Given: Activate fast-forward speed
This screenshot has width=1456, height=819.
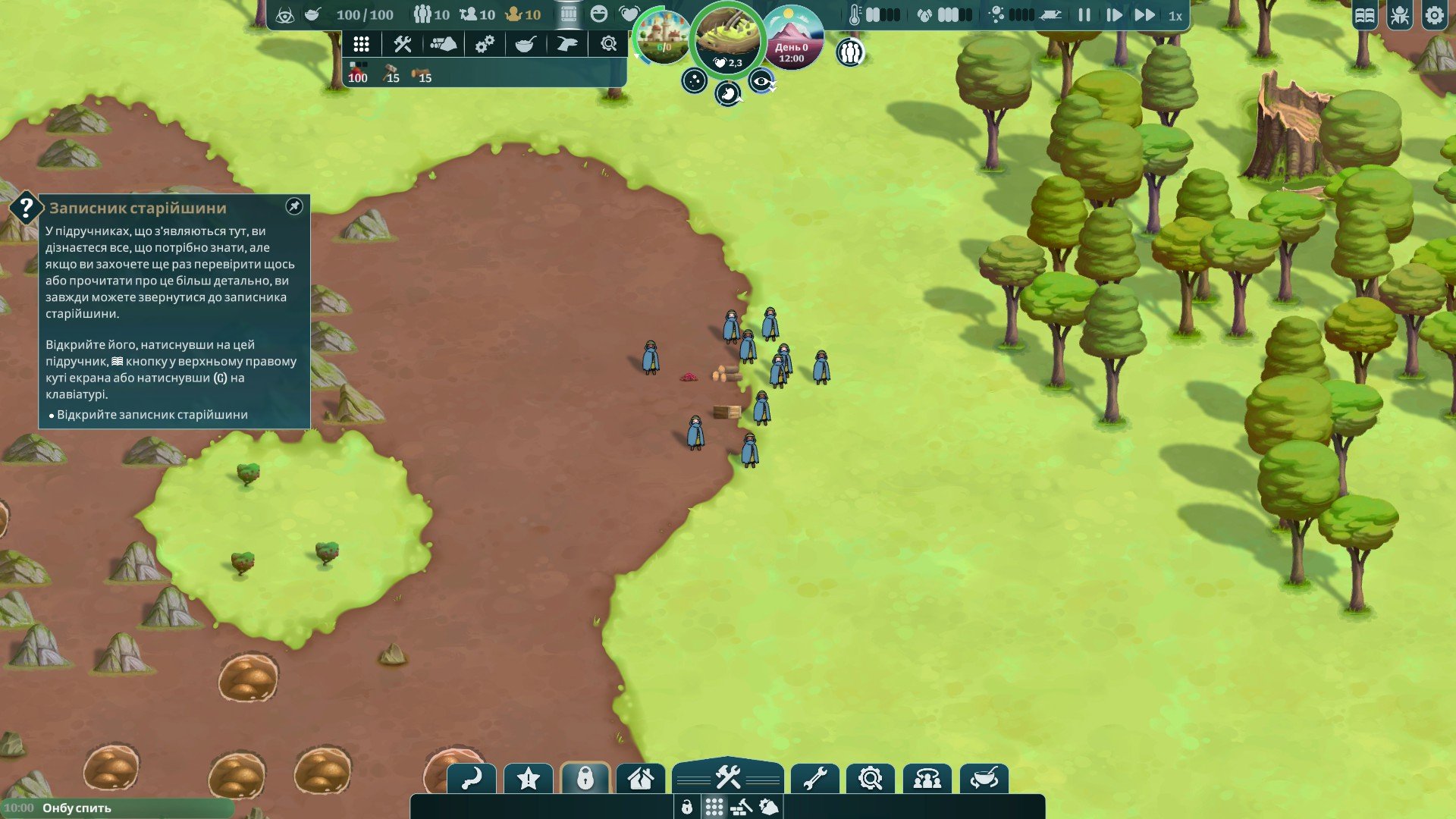Looking at the screenshot, I should 1144,15.
